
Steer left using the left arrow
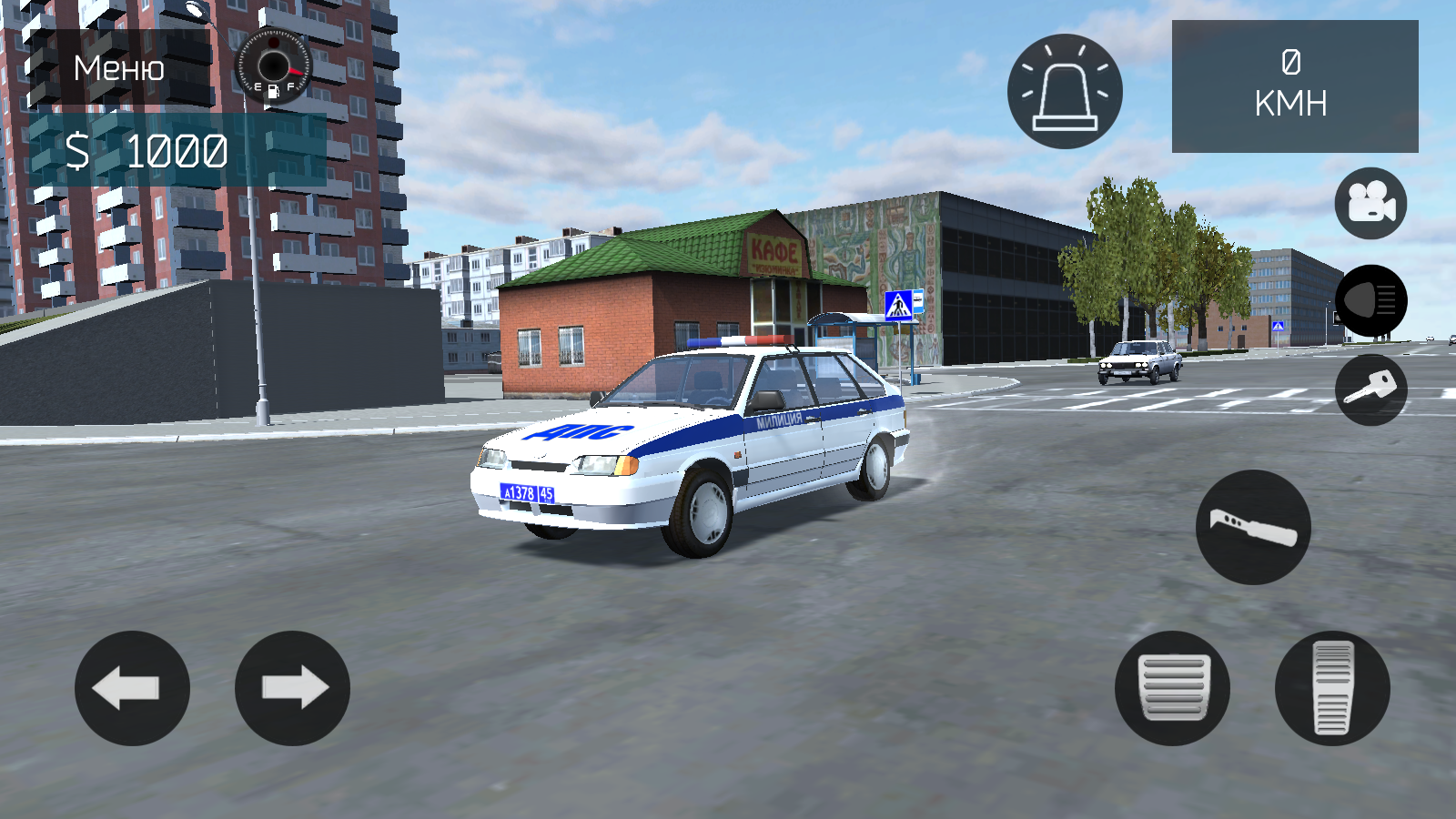point(134,689)
